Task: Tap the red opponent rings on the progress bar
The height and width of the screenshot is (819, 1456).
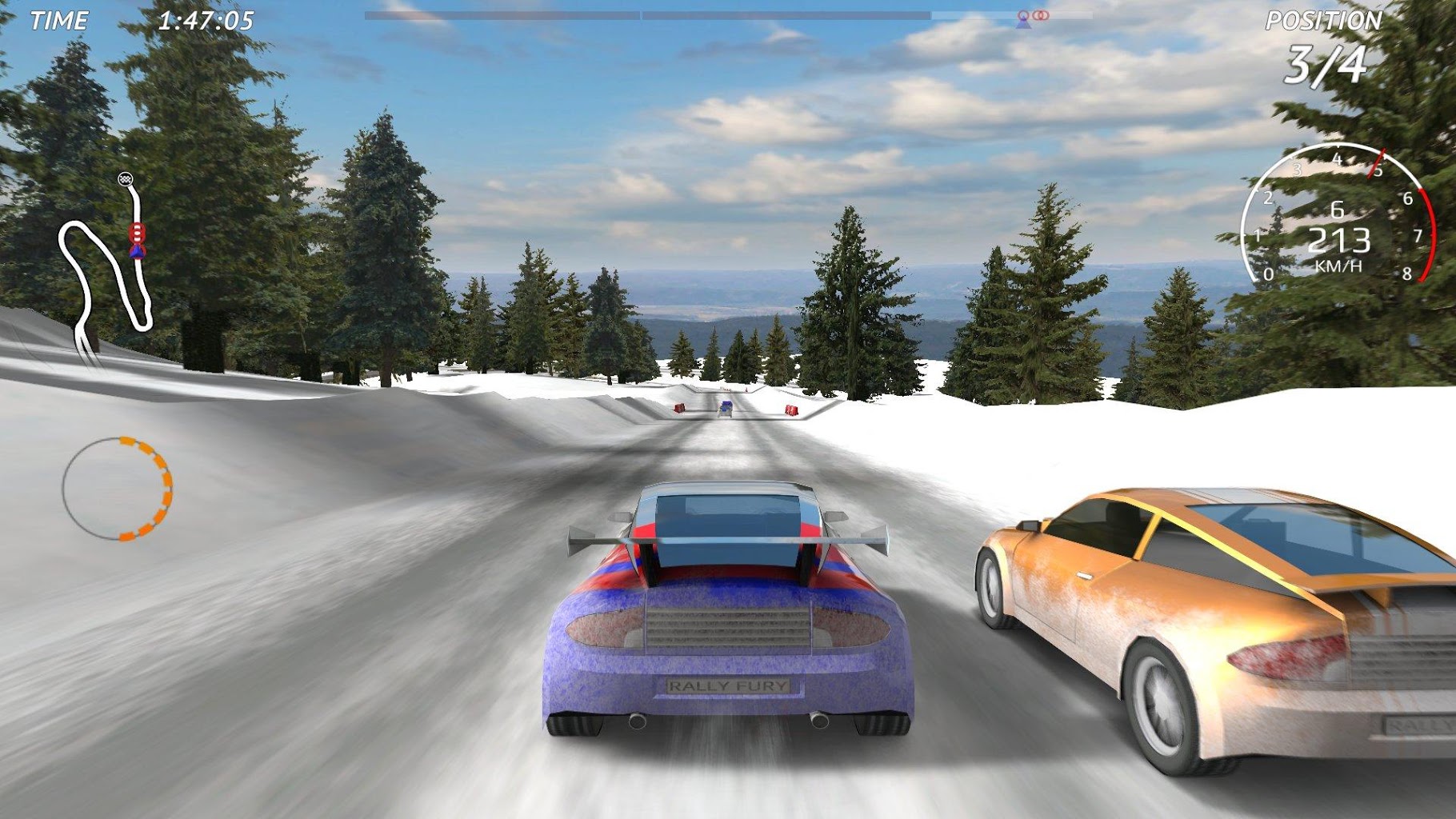Action: pyautogui.click(x=1041, y=16)
